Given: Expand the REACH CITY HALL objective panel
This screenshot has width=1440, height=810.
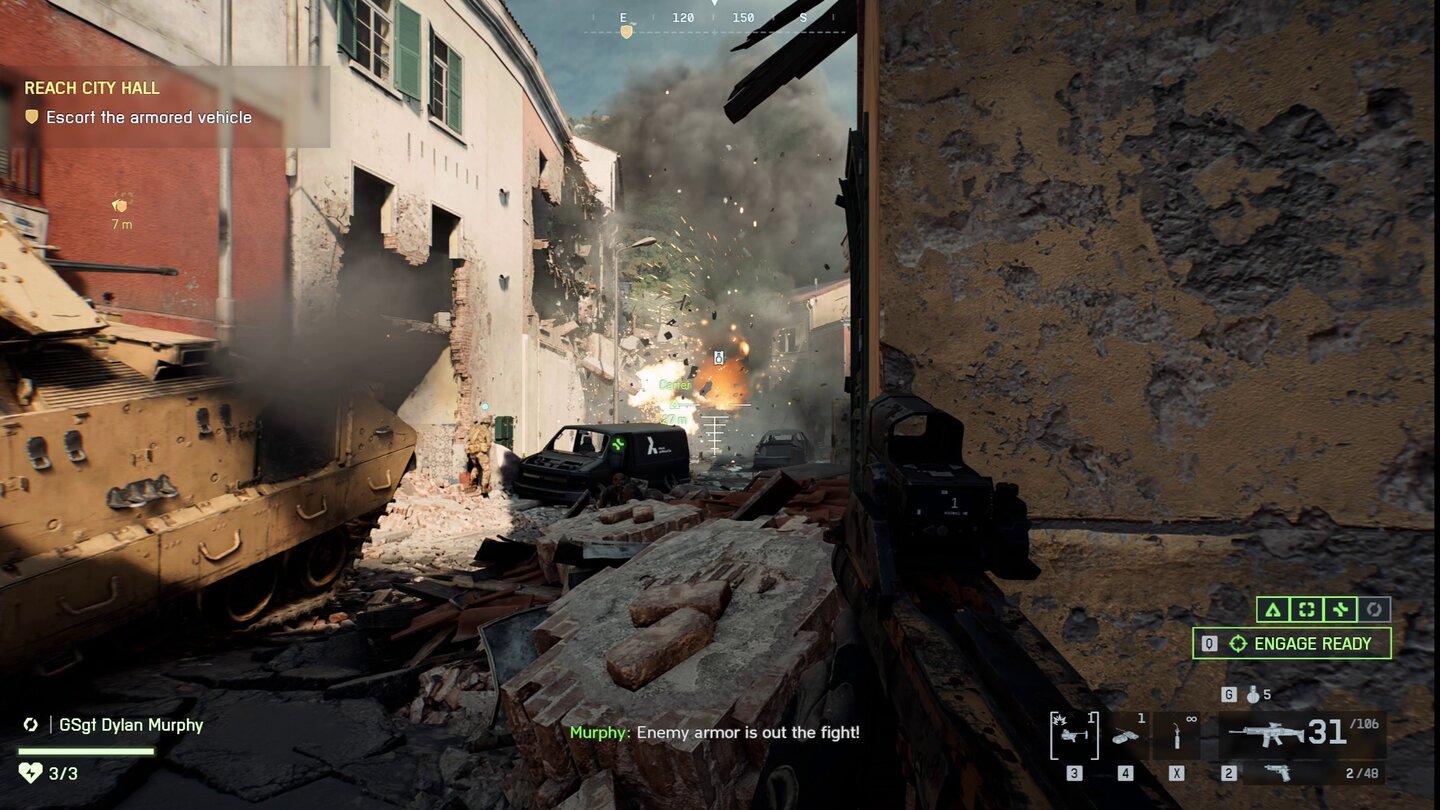Looking at the screenshot, I should click(x=92, y=87).
